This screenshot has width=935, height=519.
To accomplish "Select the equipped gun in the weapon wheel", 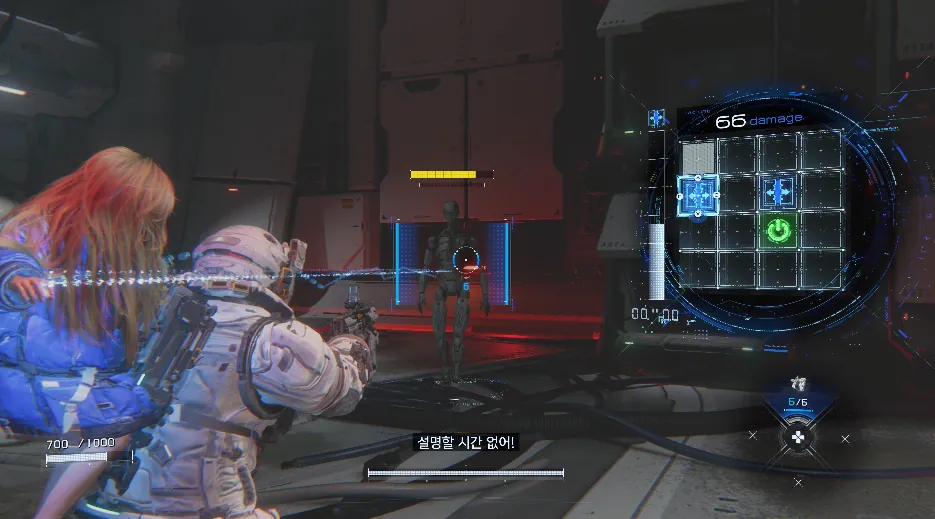I will [x=797, y=384].
